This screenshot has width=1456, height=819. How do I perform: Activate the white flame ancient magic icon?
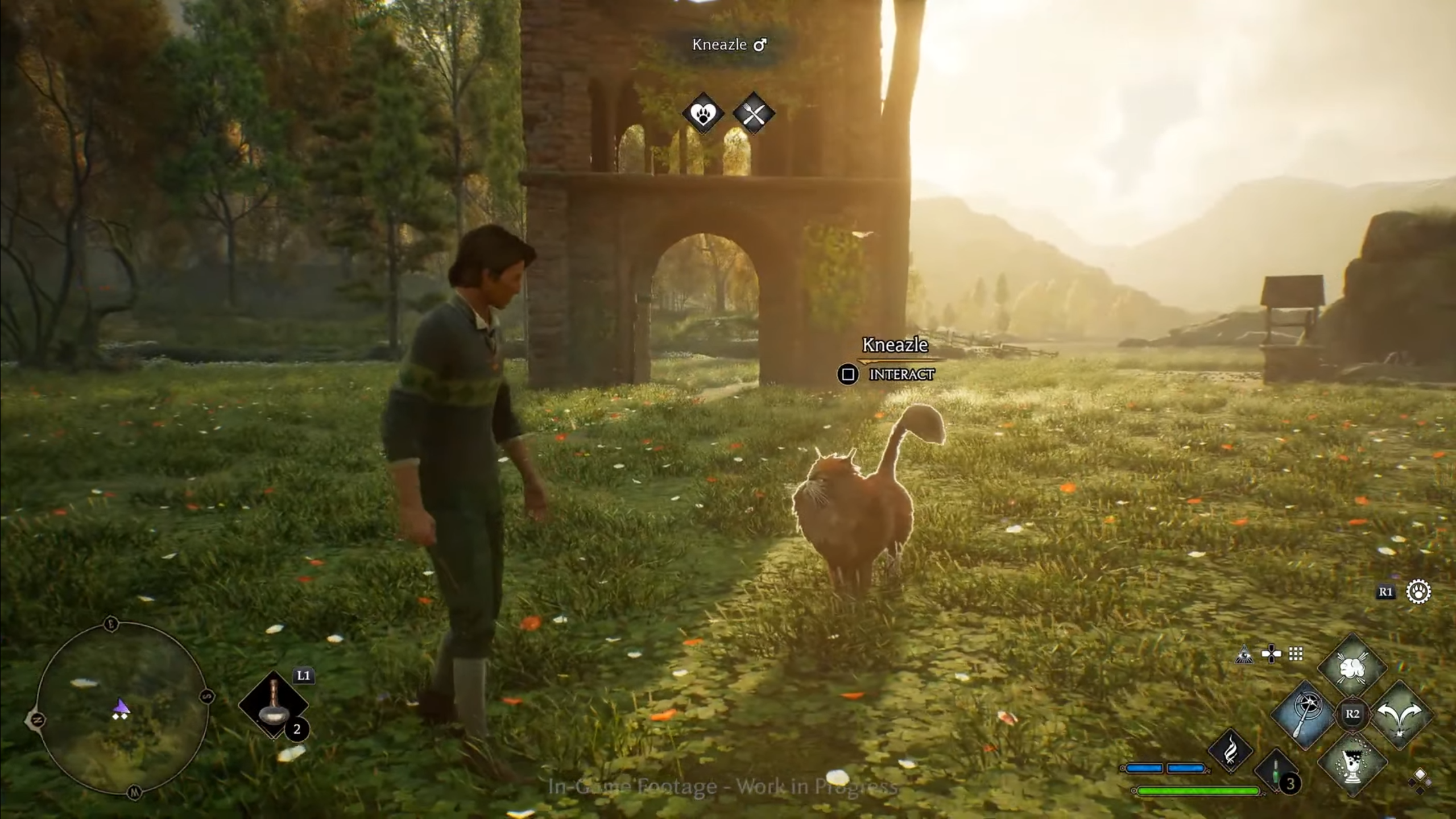1231,751
